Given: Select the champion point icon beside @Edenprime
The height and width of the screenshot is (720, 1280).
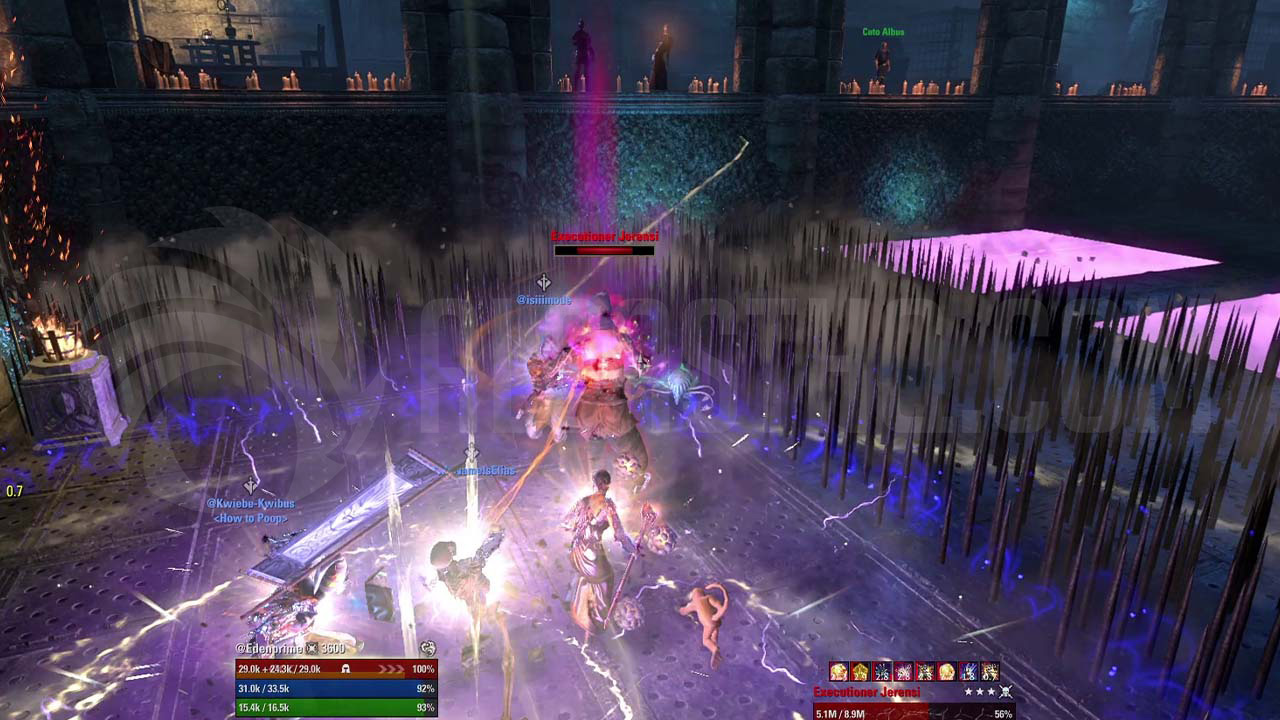Looking at the screenshot, I should [x=311, y=649].
